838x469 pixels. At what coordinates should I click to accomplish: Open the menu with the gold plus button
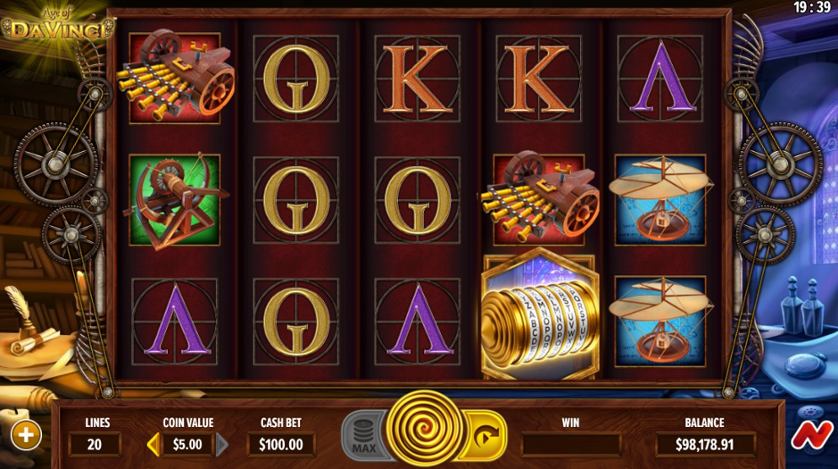click(x=26, y=435)
